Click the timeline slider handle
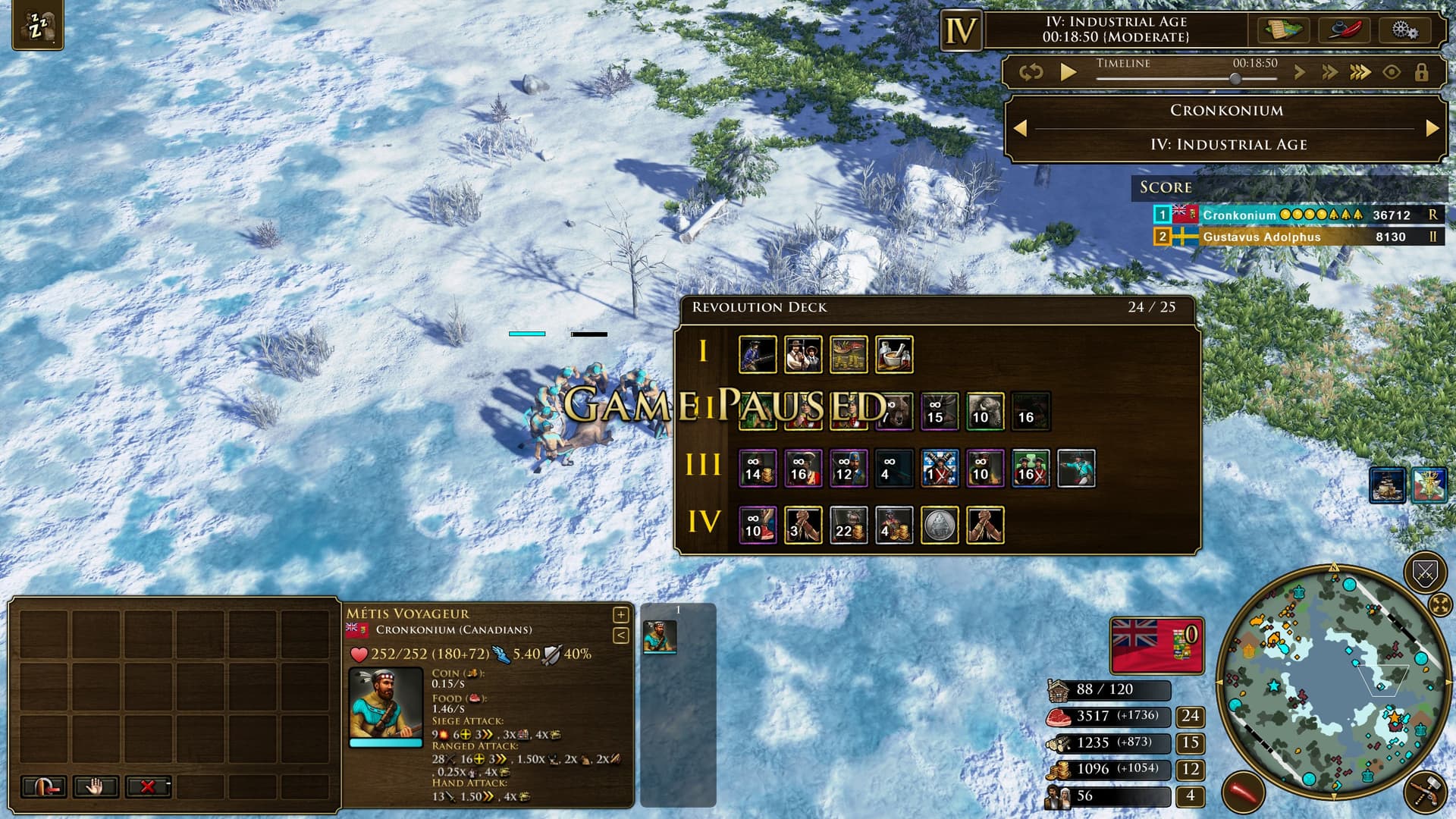Viewport: 1456px width, 819px height. tap(1235, 79)
